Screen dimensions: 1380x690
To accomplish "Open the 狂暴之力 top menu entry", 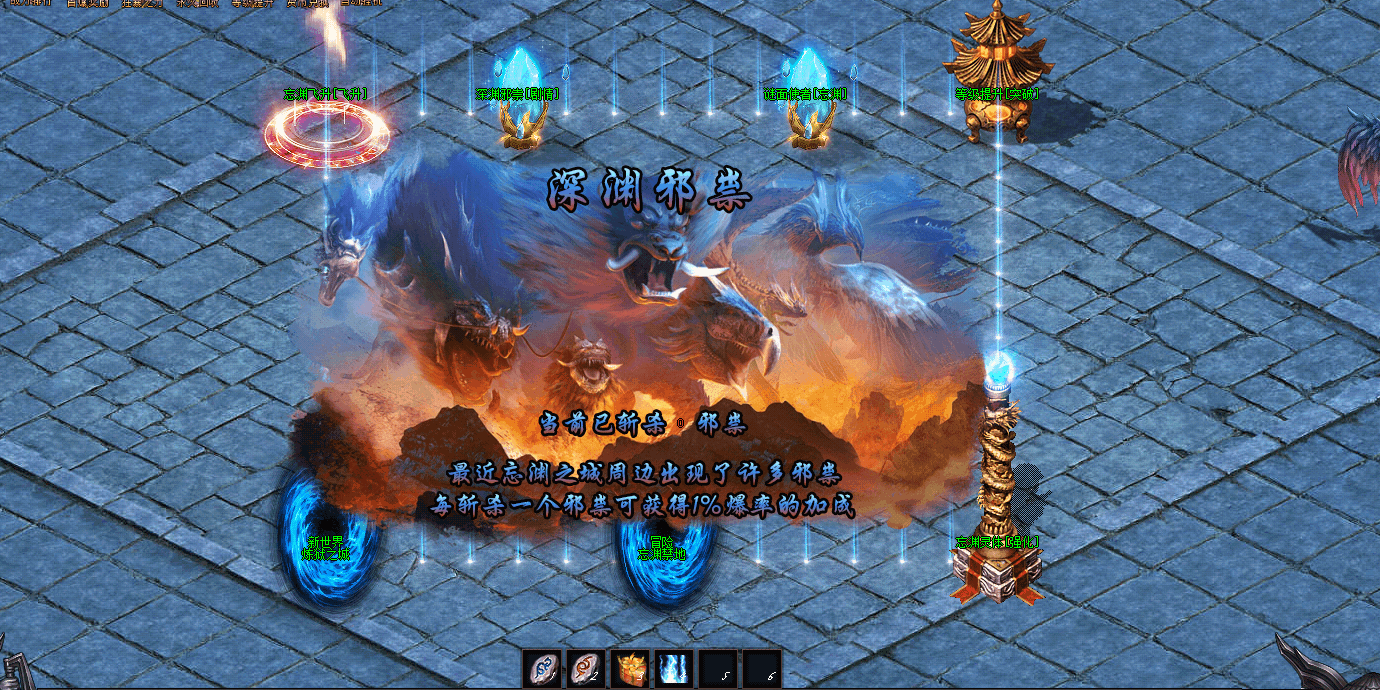I will click(x=142, y=3).
